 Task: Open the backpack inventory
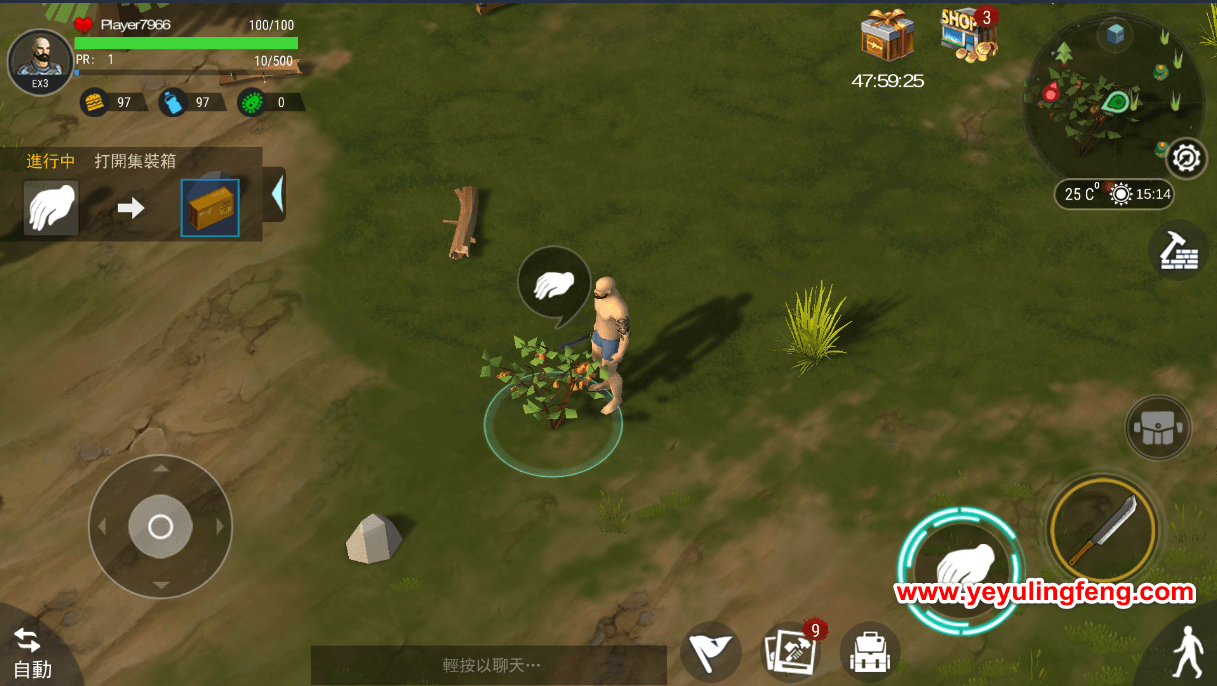coord(869,653)
